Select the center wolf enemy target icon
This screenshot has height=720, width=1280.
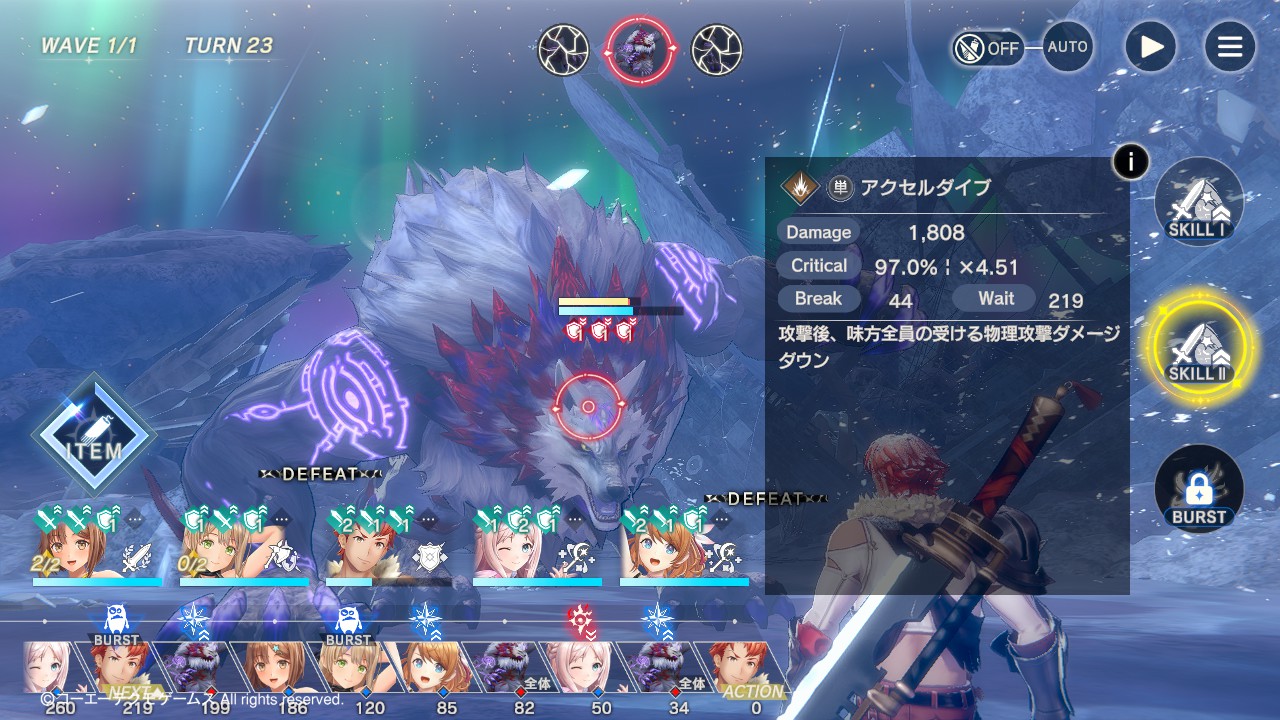640,50
